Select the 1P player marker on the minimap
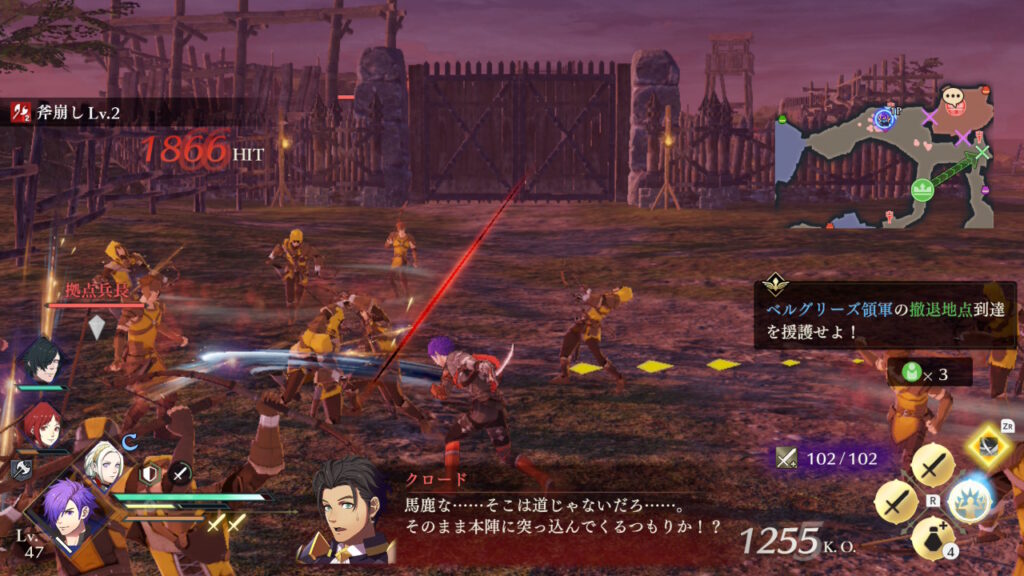 click(884, 119)
